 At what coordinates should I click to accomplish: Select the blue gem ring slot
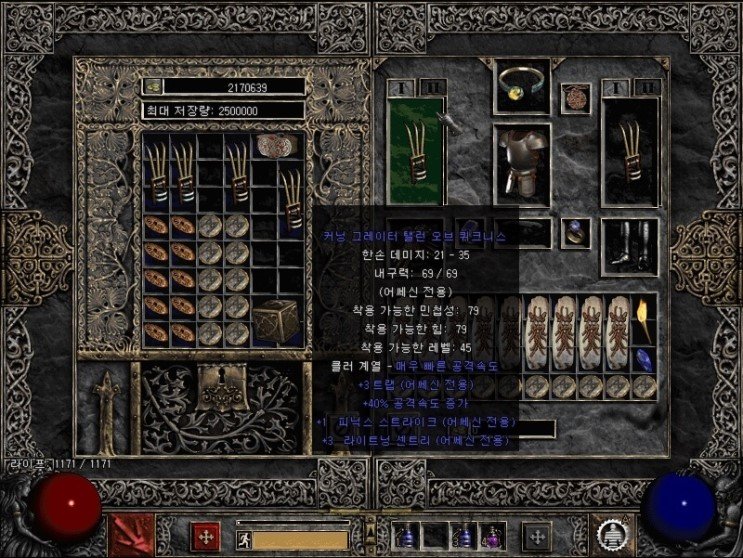[574, 232]
